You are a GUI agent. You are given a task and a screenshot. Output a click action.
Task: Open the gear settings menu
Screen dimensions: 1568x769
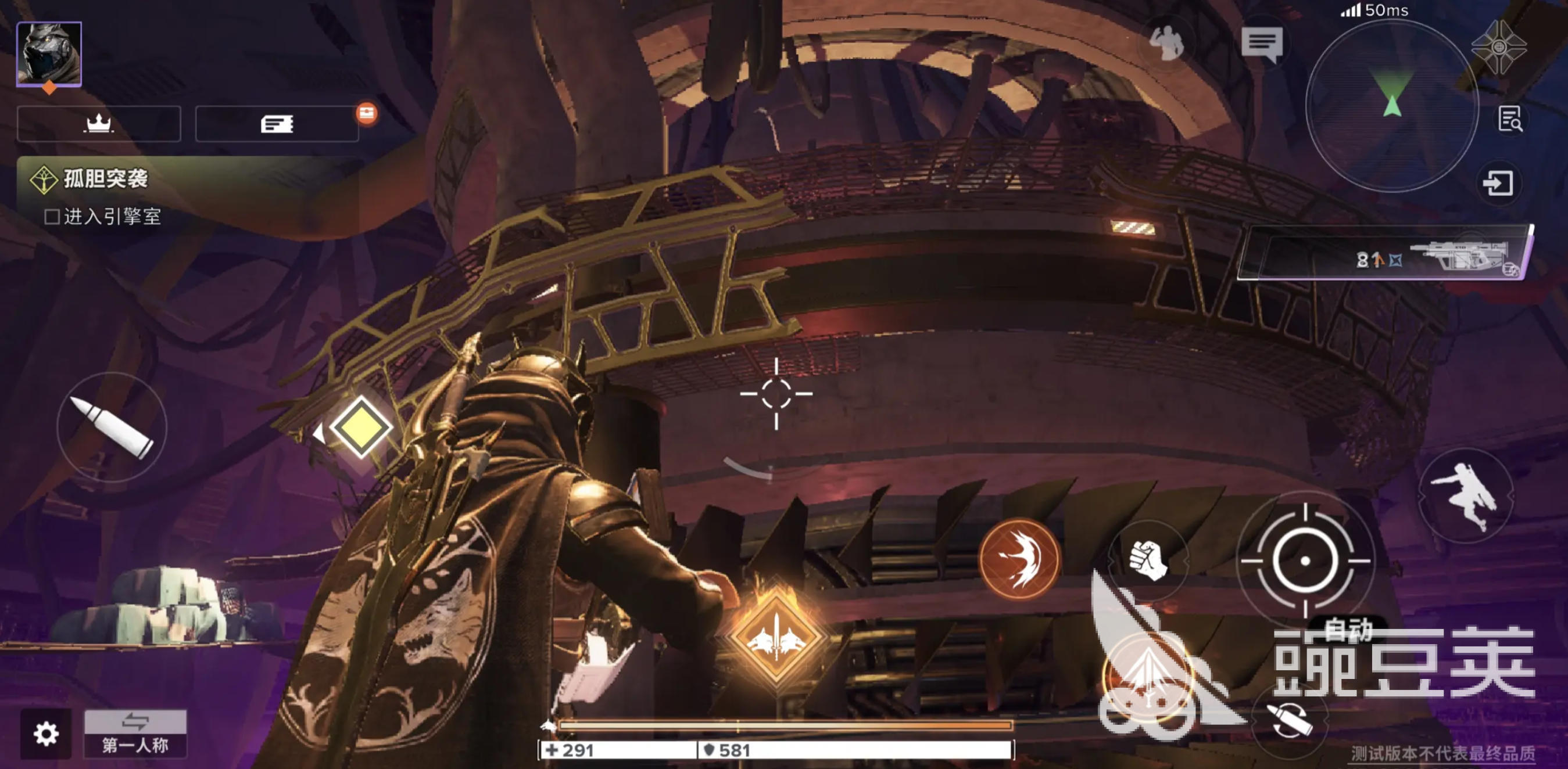46,733
